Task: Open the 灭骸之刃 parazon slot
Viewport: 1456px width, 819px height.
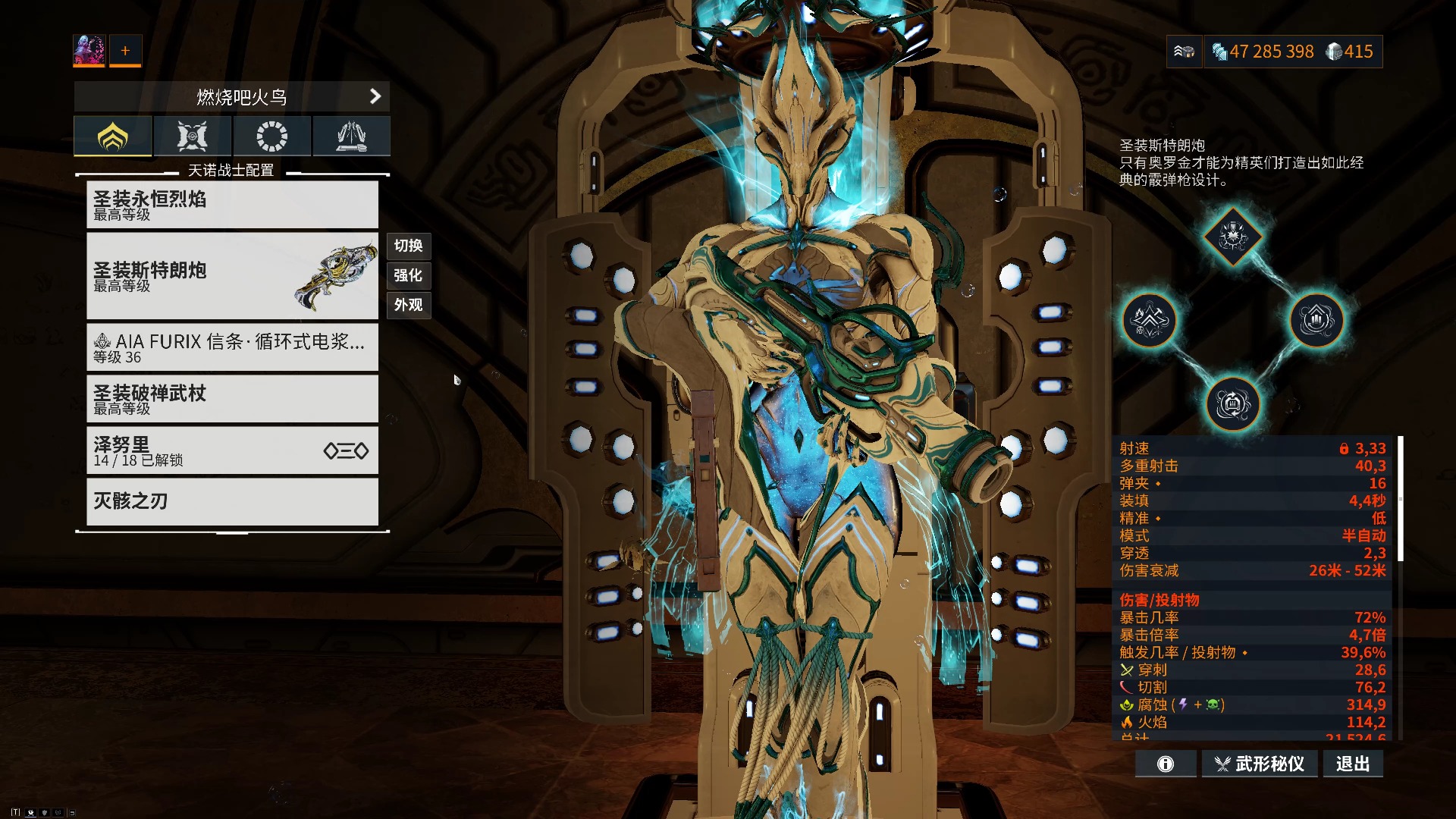Action: (232, 501)
